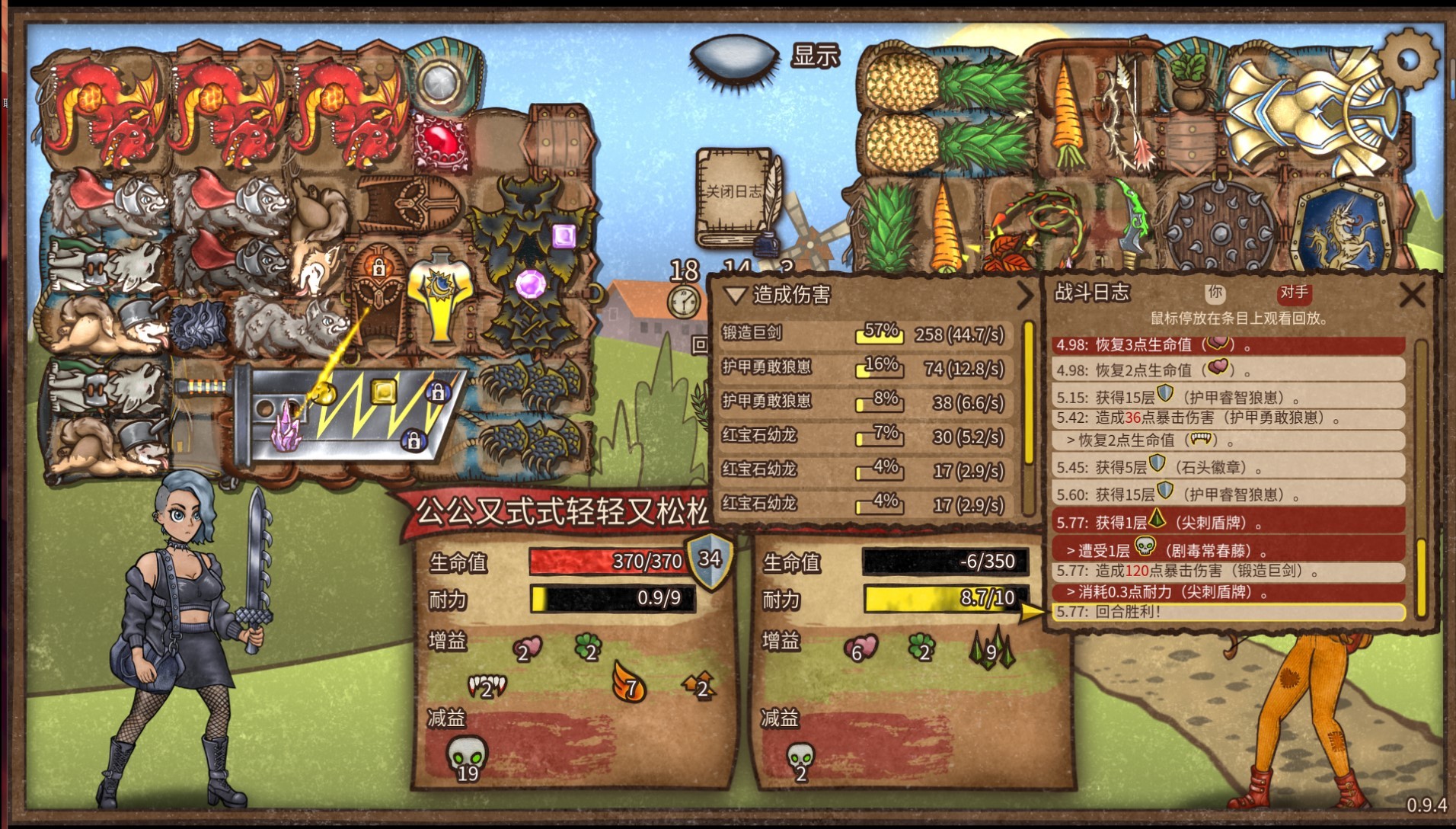Toggle the eye-shaped 显示 display button

(733, 56)
